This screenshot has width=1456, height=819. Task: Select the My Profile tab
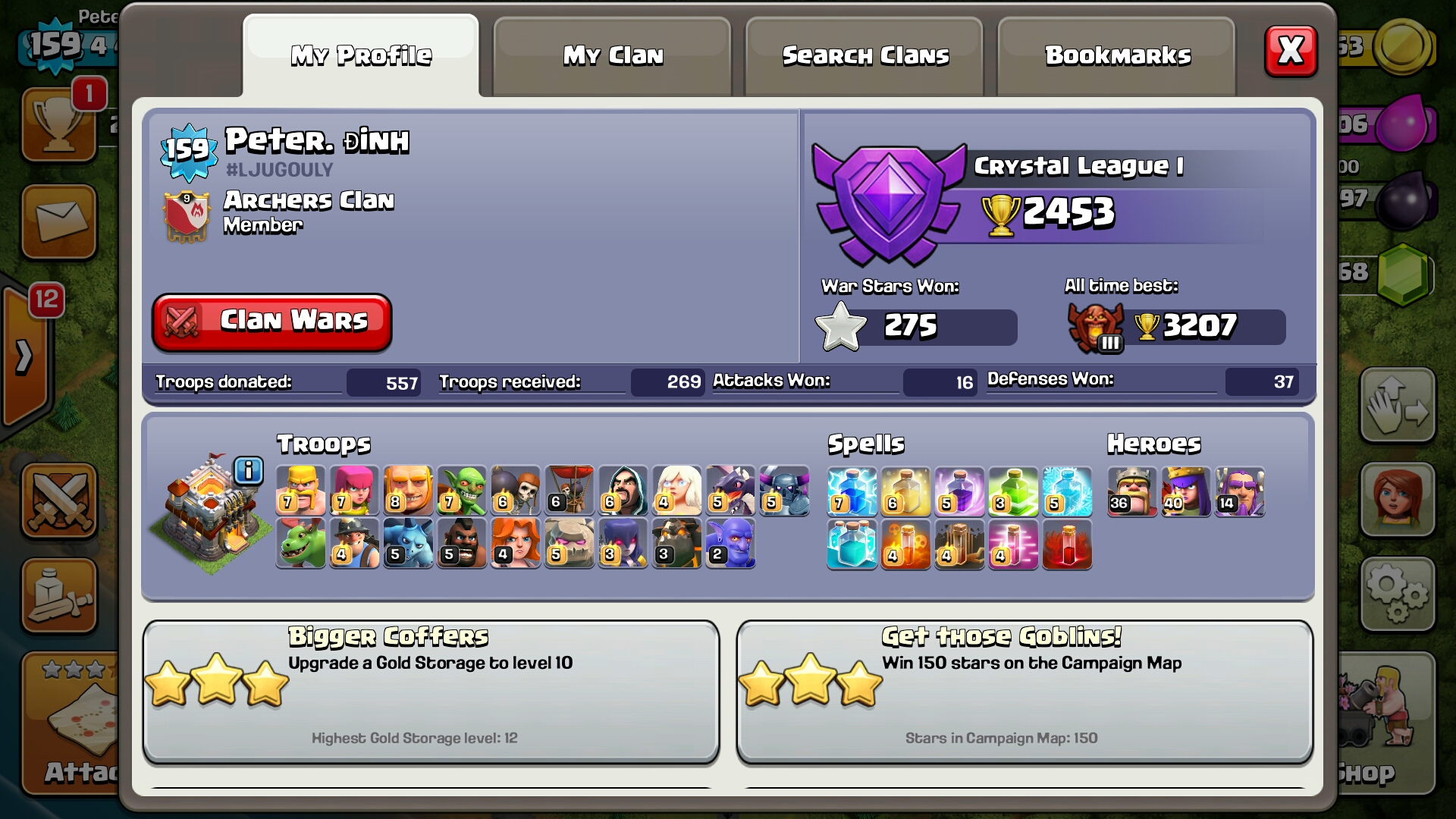point(361,56)
